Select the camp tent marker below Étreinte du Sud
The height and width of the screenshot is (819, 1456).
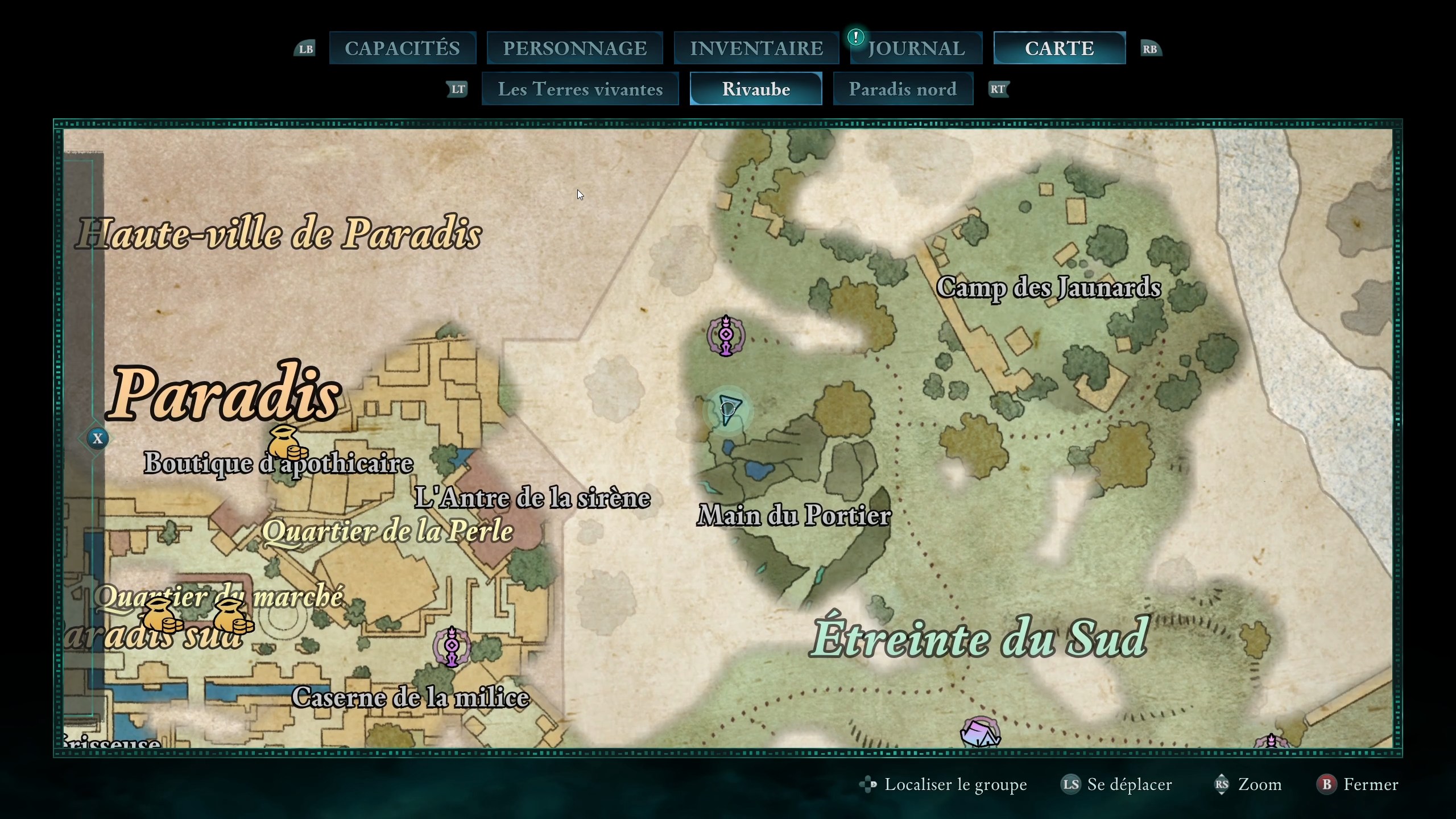tap(979, 733)
